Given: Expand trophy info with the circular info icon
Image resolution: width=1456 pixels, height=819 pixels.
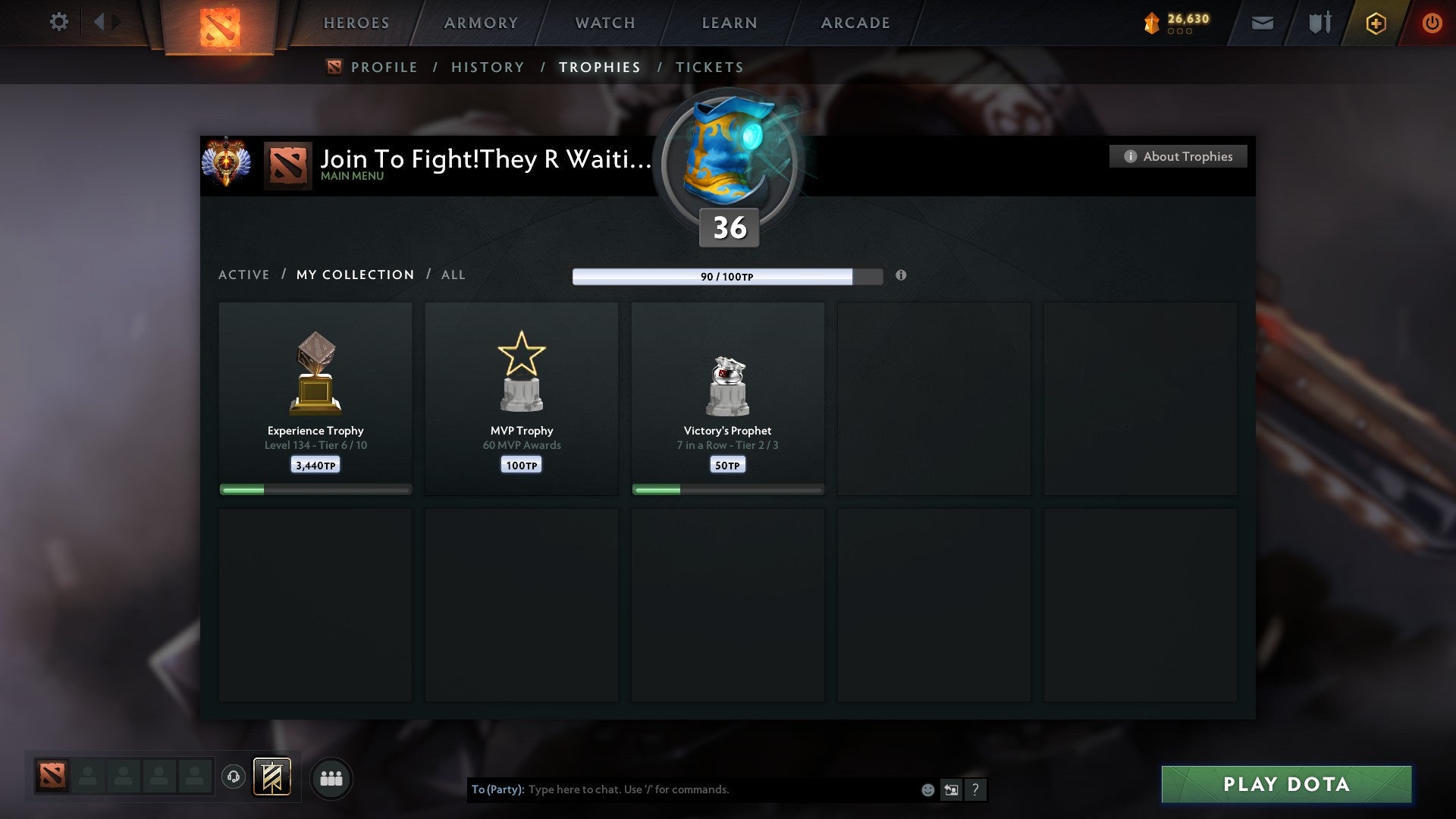Looking at the screenshot, I should [901, 276].
